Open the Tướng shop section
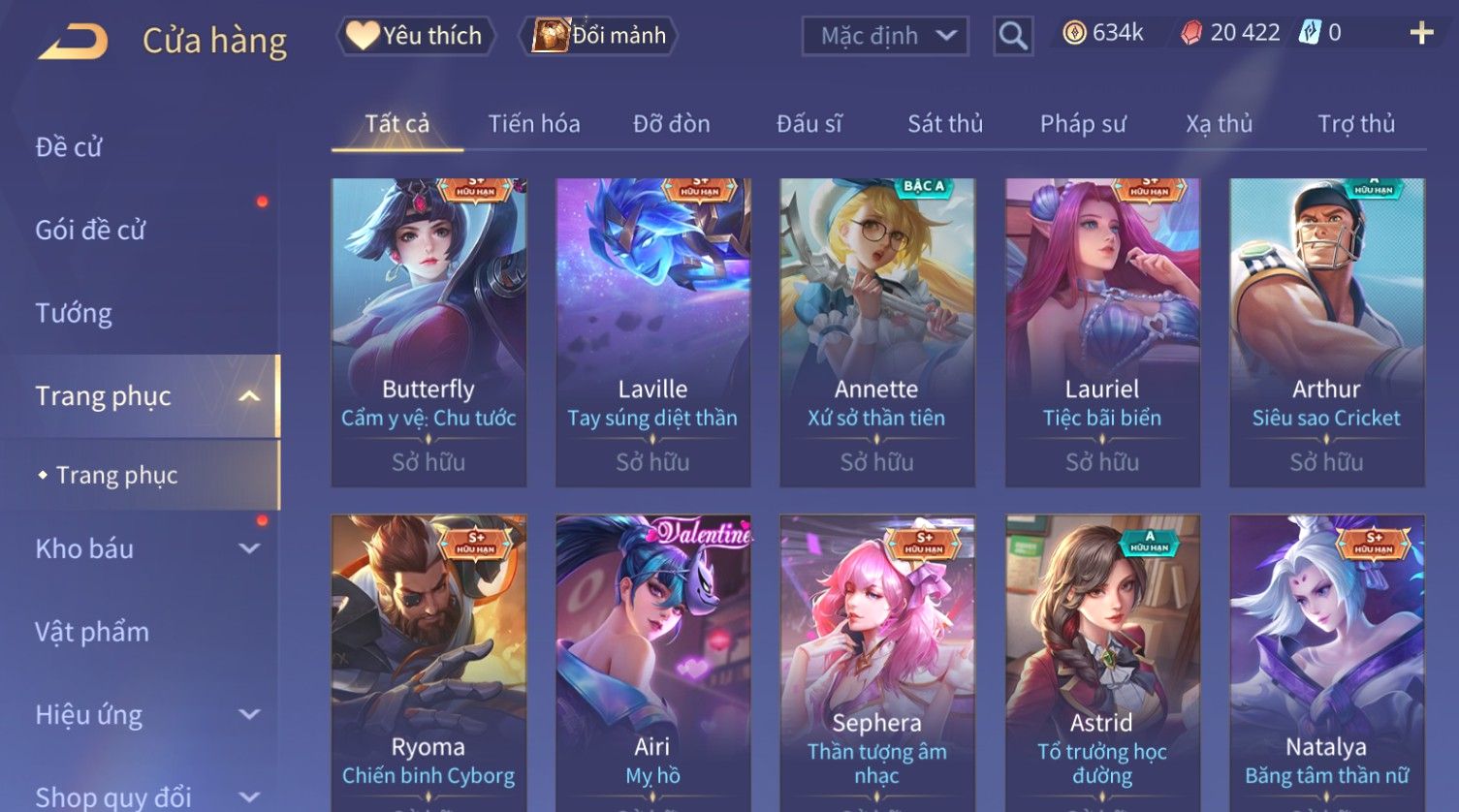 74,313
